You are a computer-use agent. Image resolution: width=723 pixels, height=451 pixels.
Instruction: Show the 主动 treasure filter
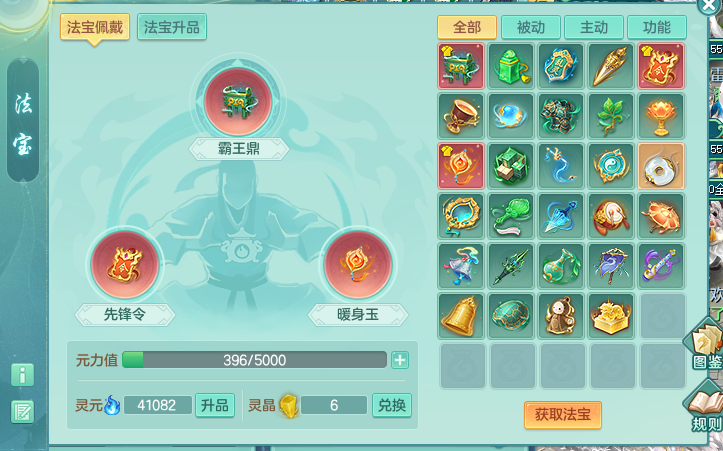(x=593, y=27)
